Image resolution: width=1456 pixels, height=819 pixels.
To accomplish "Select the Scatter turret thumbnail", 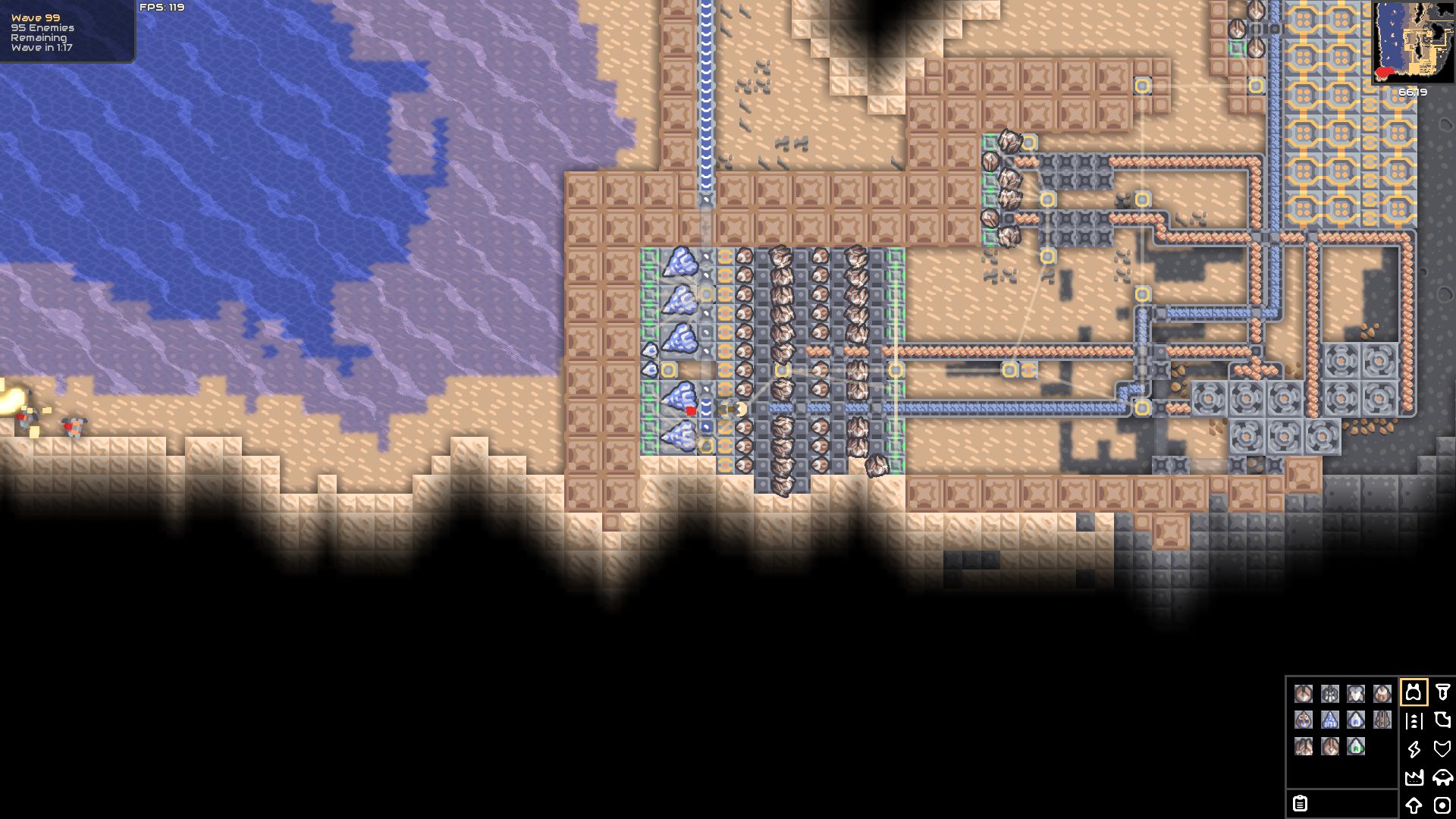I will tap(1330, 695).
